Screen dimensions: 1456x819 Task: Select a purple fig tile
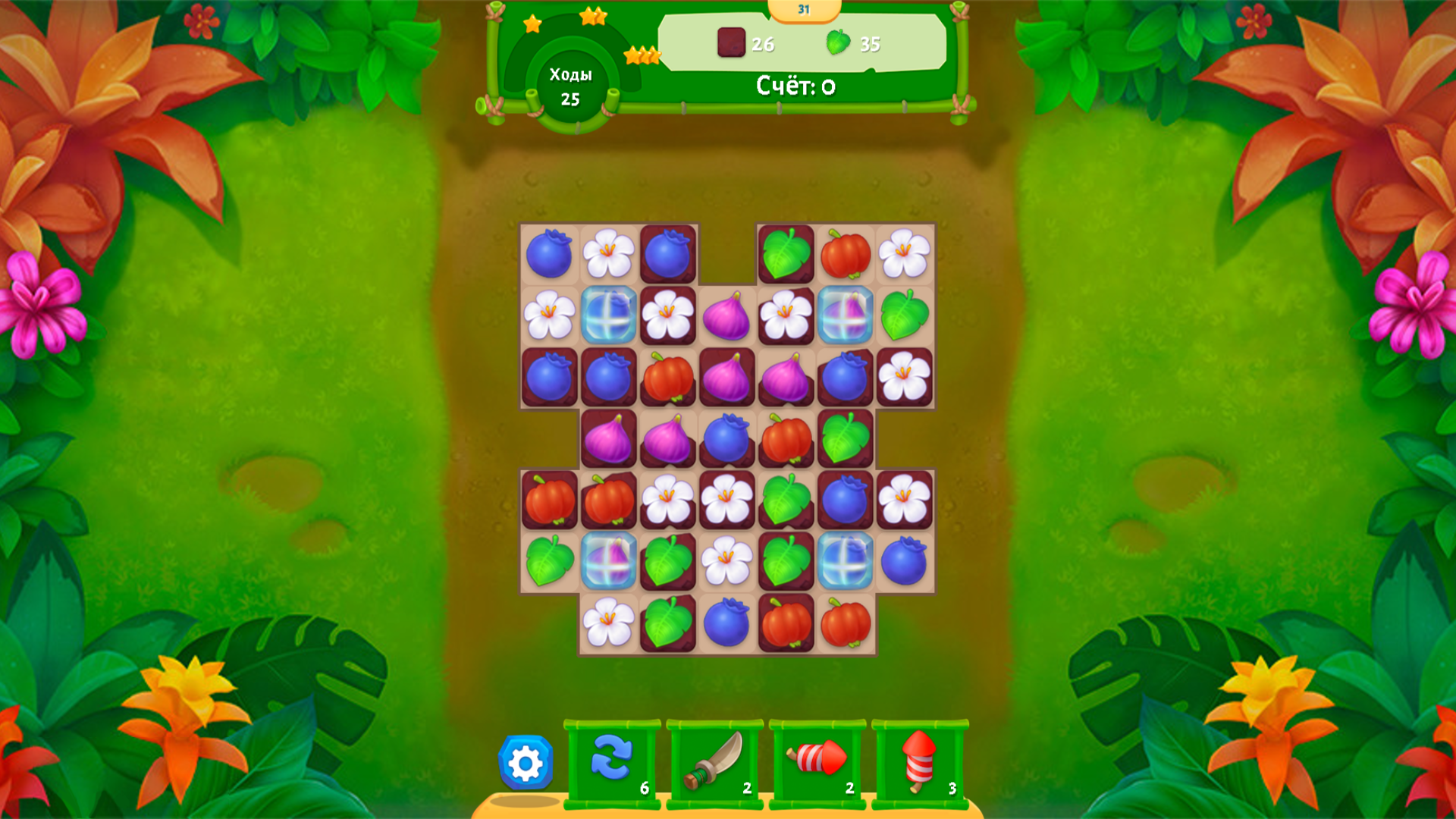[x=727, y=315]
